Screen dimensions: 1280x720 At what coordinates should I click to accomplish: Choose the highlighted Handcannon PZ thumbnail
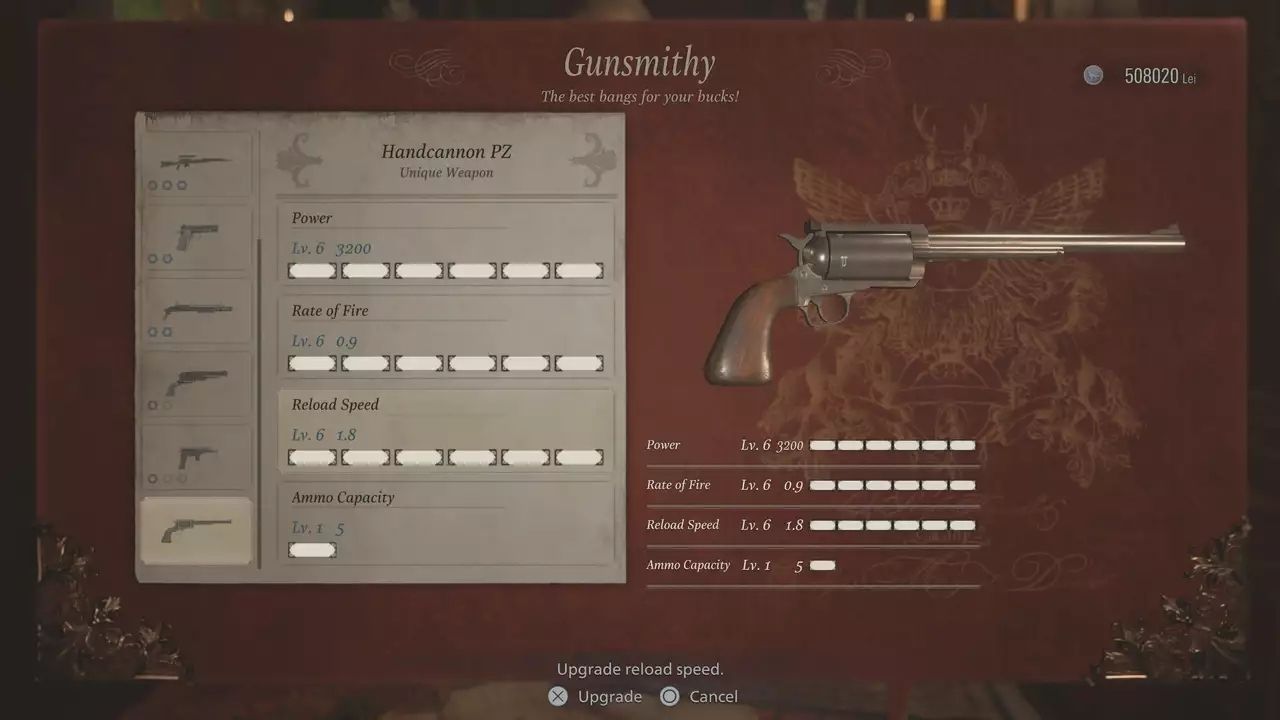click(195, 530)
